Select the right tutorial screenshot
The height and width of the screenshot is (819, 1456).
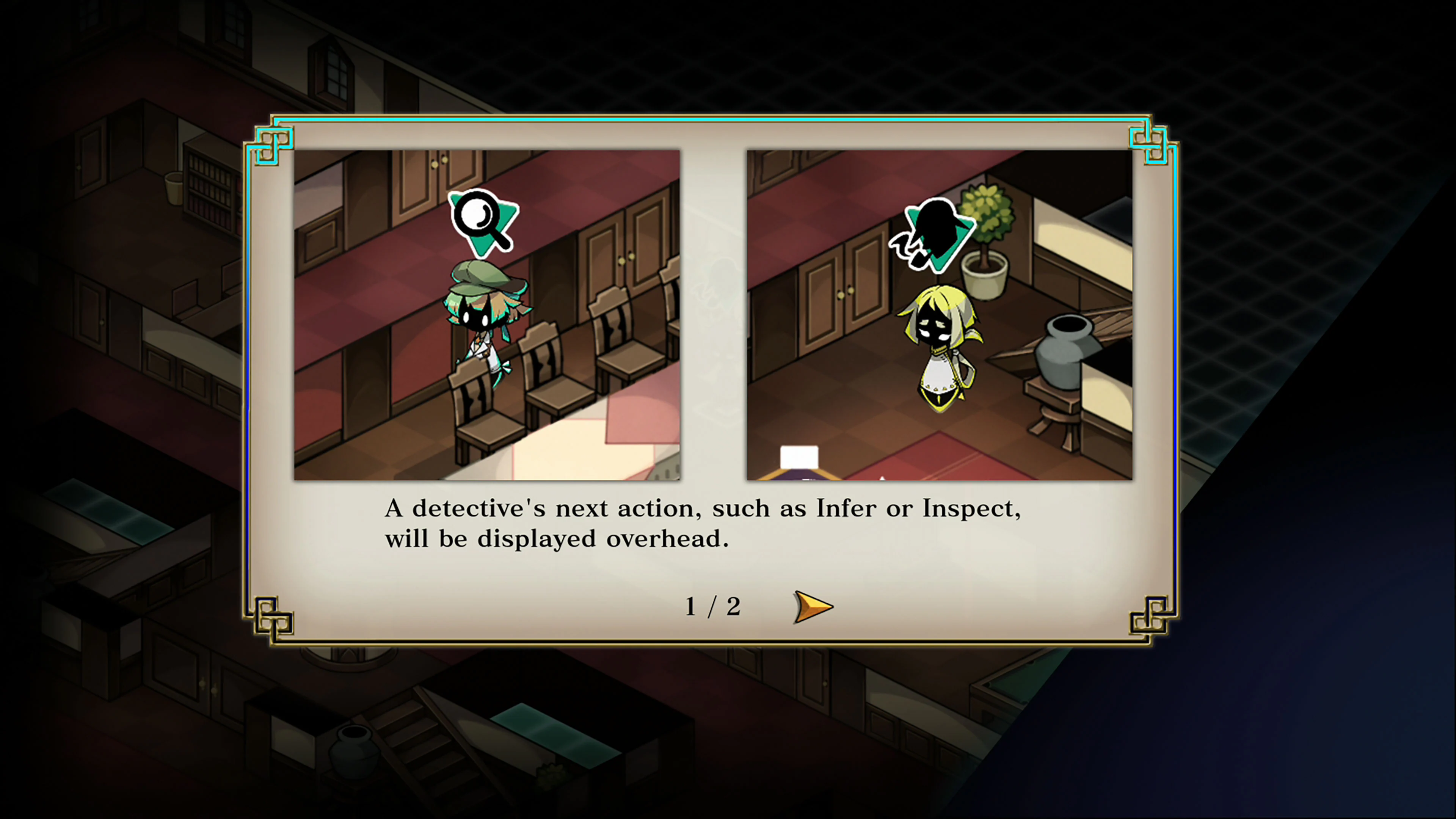tap(940, 314)
